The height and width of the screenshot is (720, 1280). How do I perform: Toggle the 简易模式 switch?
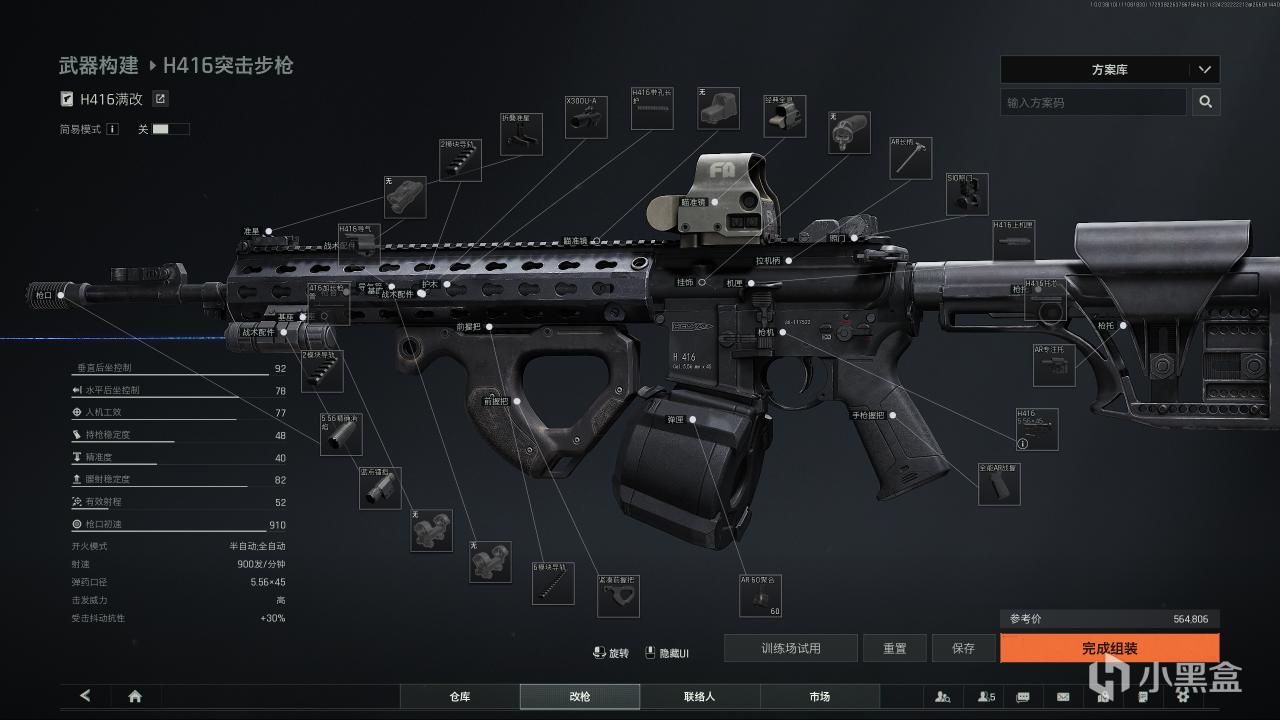170,129
